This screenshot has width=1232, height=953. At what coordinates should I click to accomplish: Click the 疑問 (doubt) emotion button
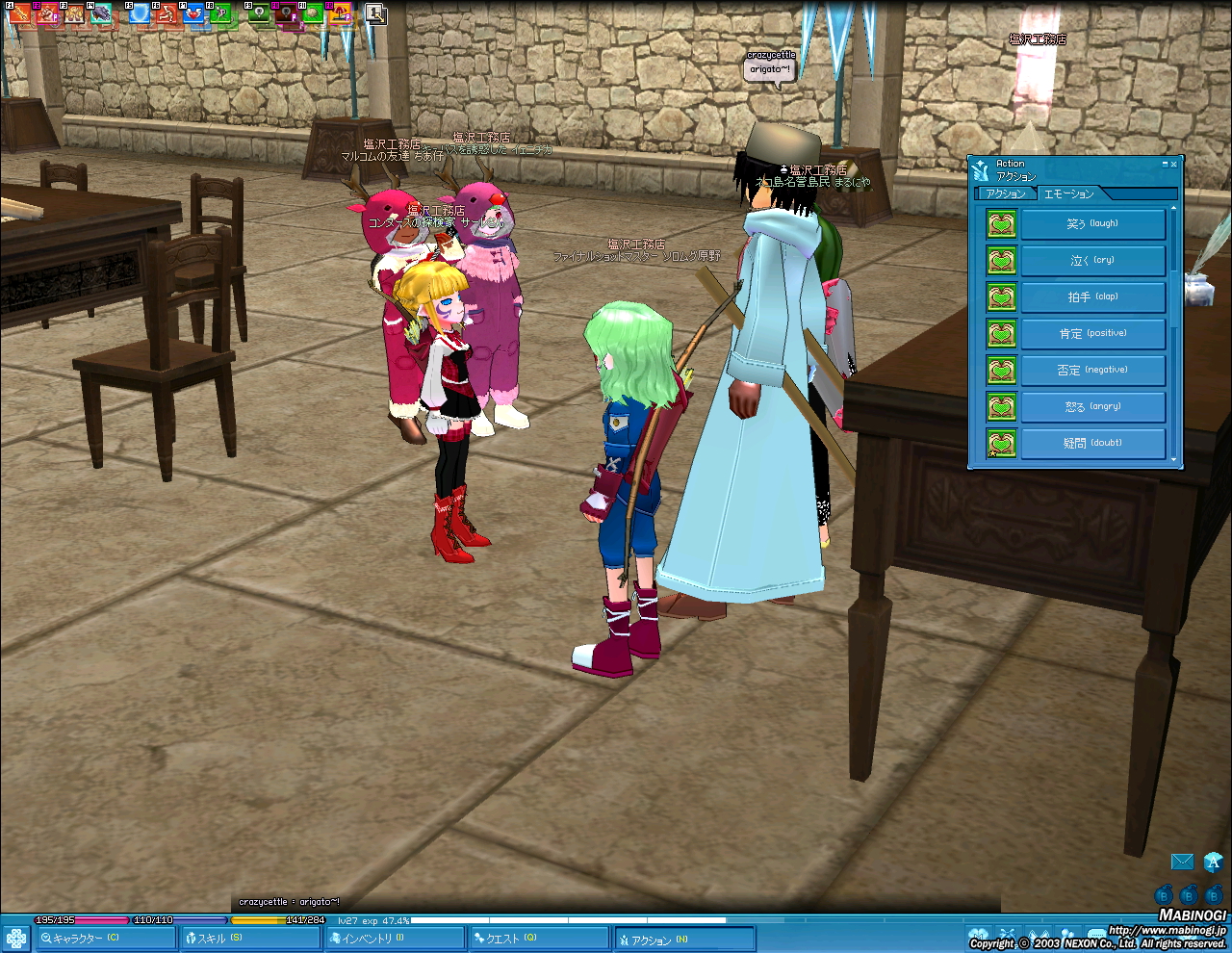coord(1092,443)
